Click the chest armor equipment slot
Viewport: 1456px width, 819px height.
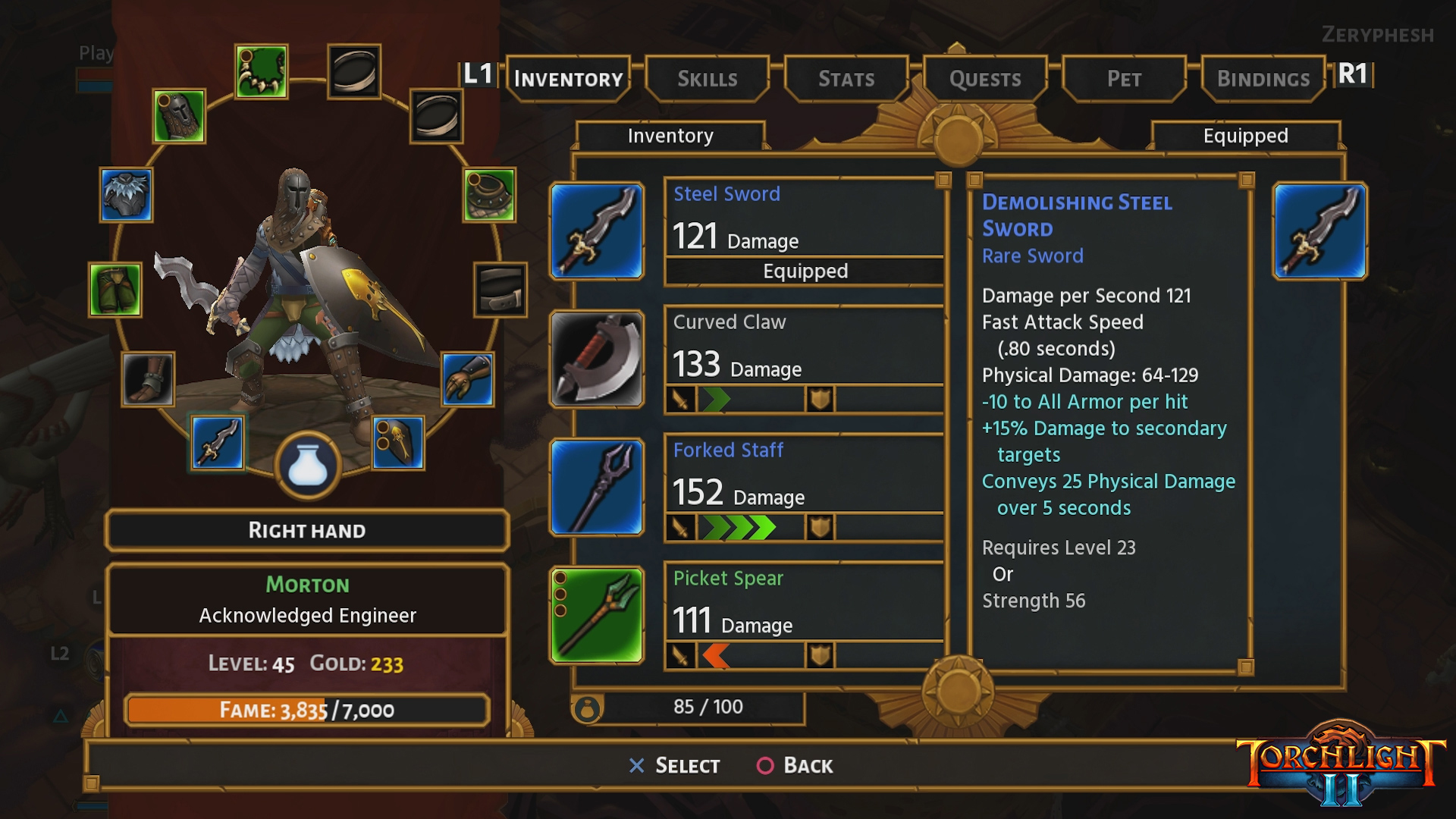(126, 195)
